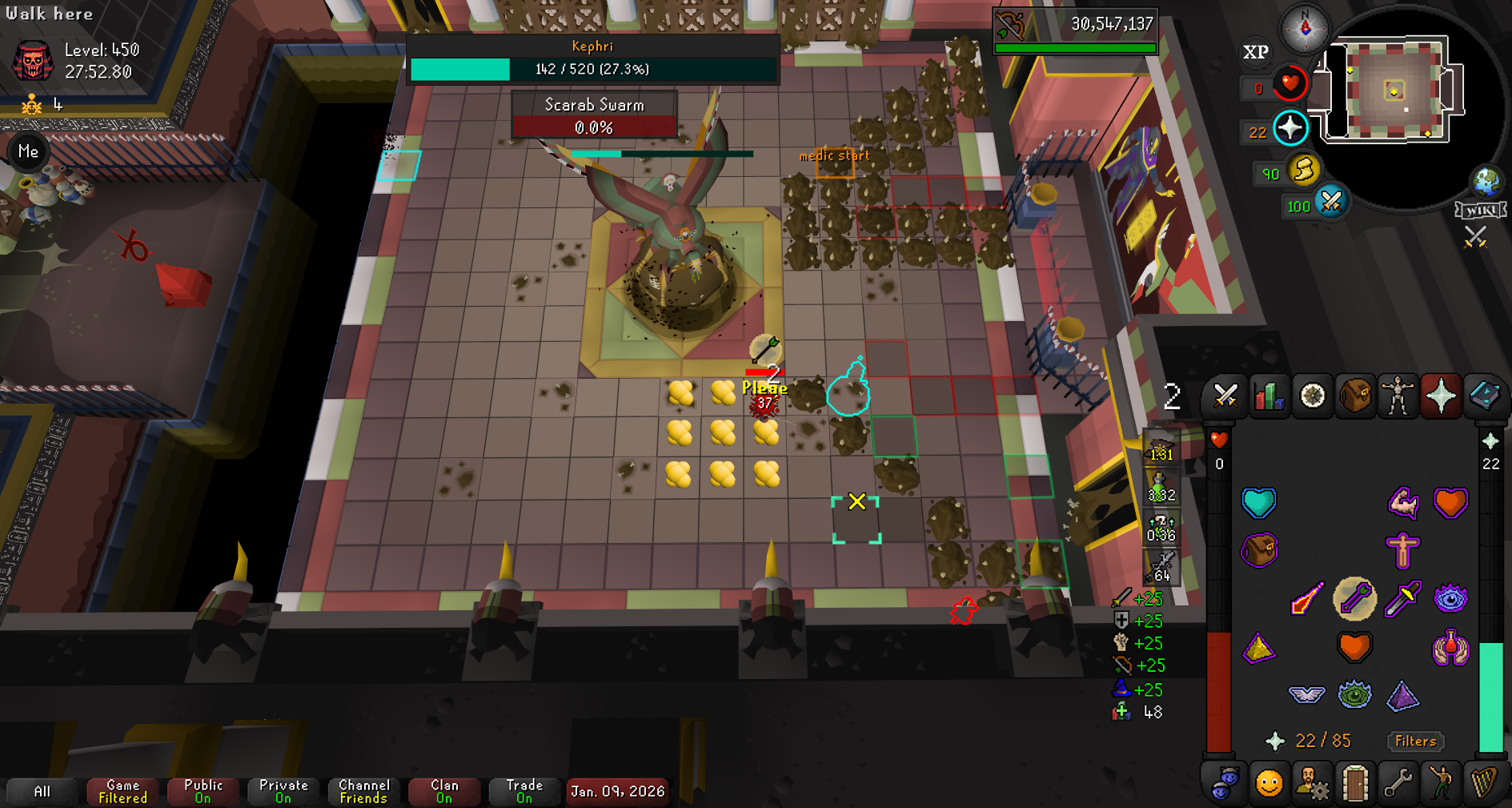
Task: Toggle the highlighted green arrow prayer
Action: pos(1354,599)
